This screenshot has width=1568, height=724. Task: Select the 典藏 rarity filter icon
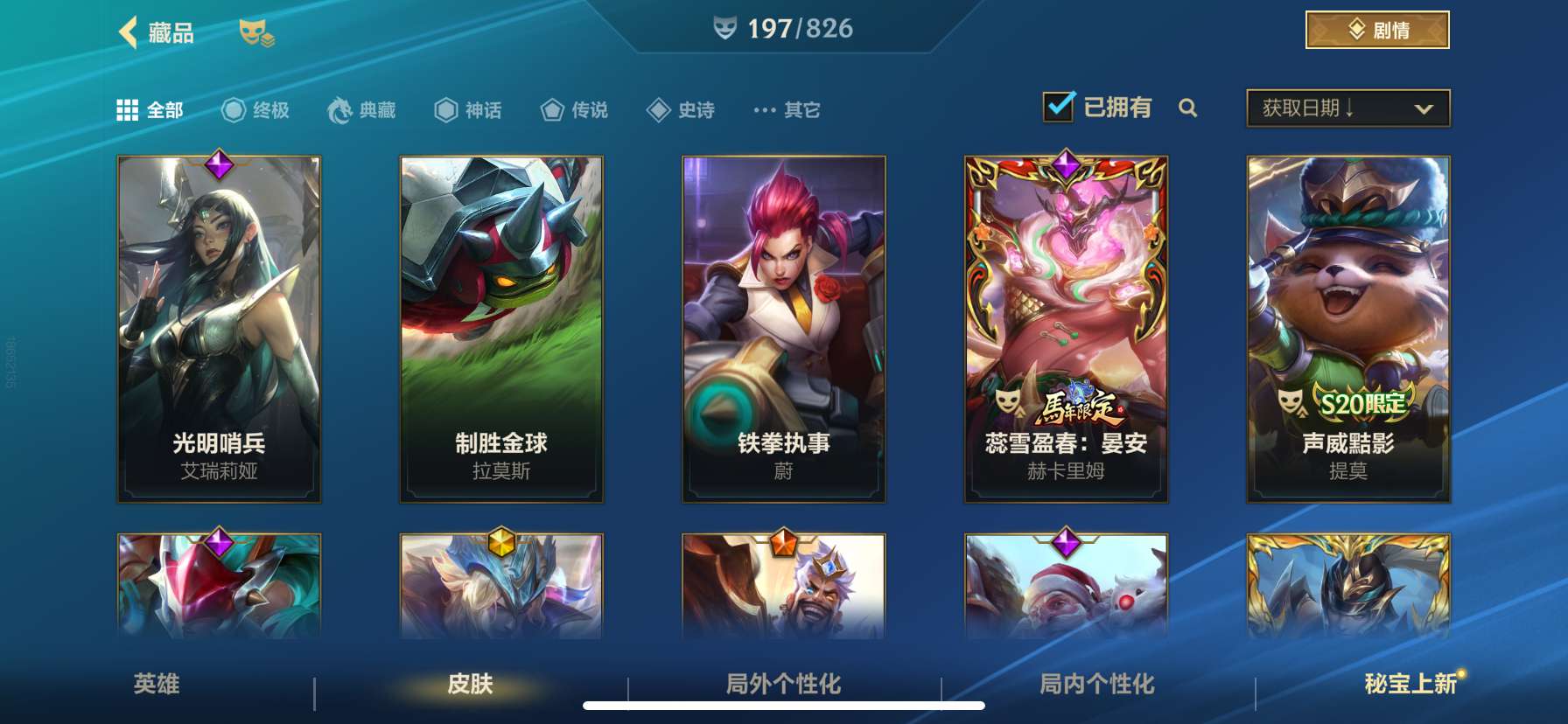coord(340,109)
